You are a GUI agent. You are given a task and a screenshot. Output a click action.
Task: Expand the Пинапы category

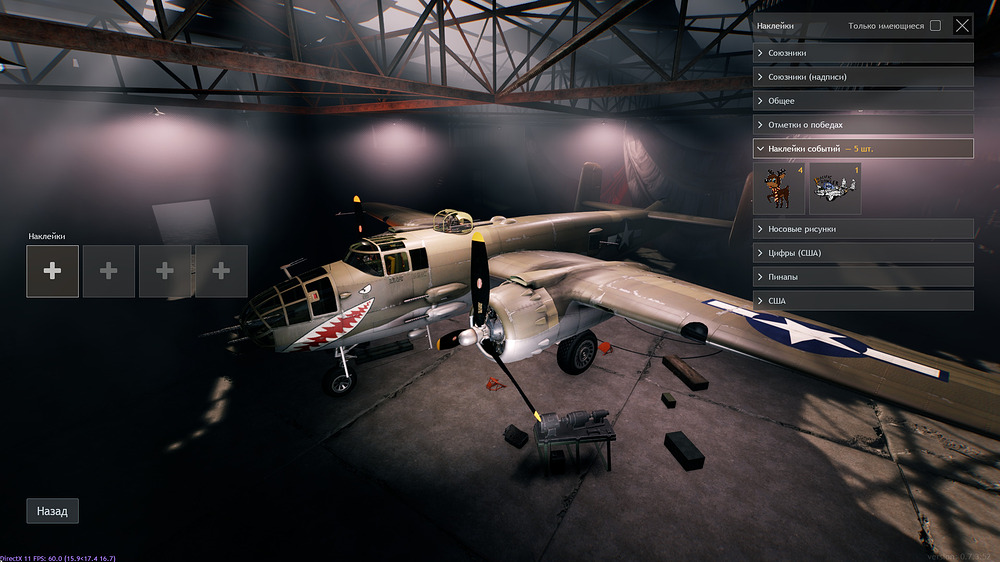pyautogui.click(x=862, y=277)
